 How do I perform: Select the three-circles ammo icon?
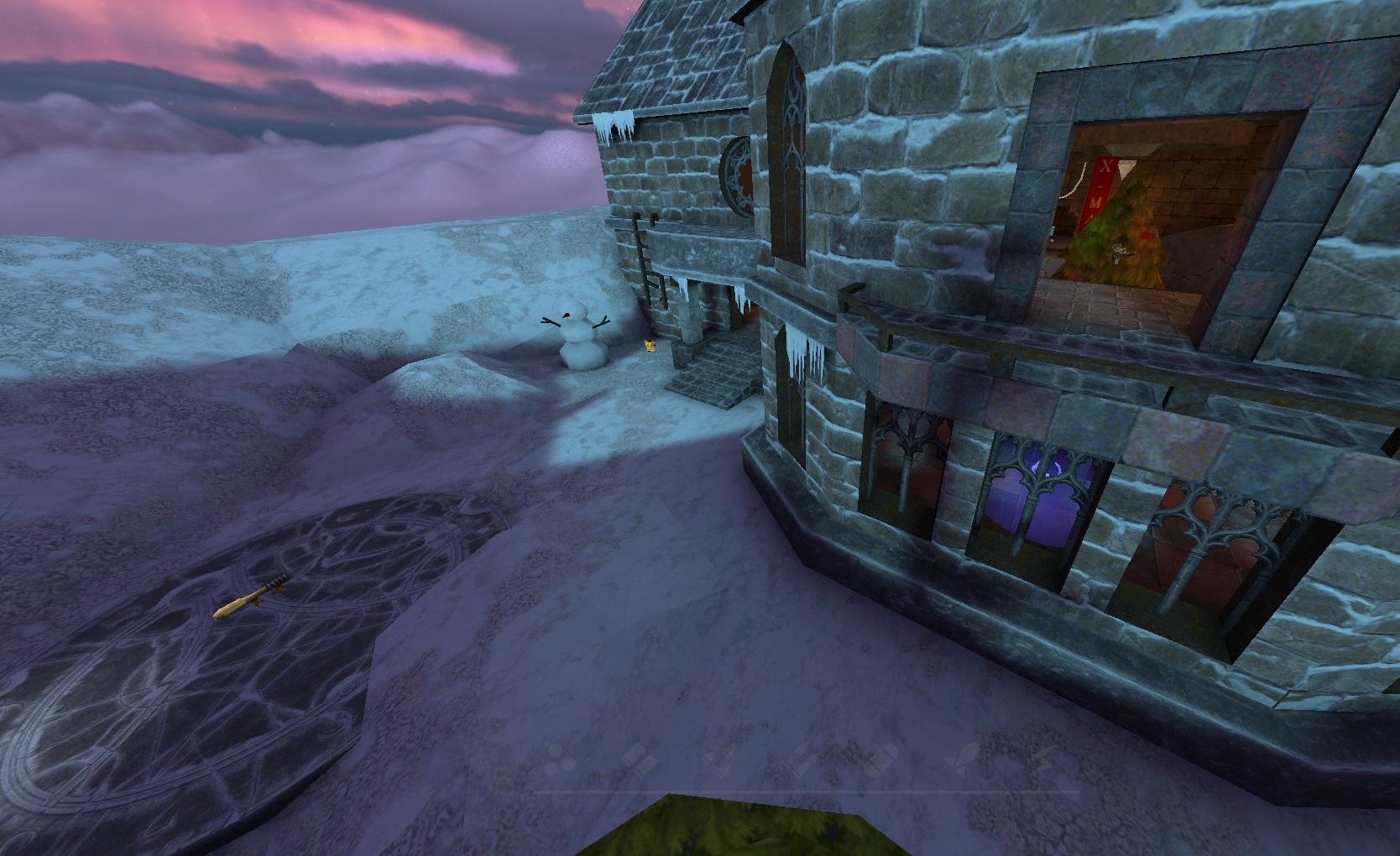(x=561, y=760)
